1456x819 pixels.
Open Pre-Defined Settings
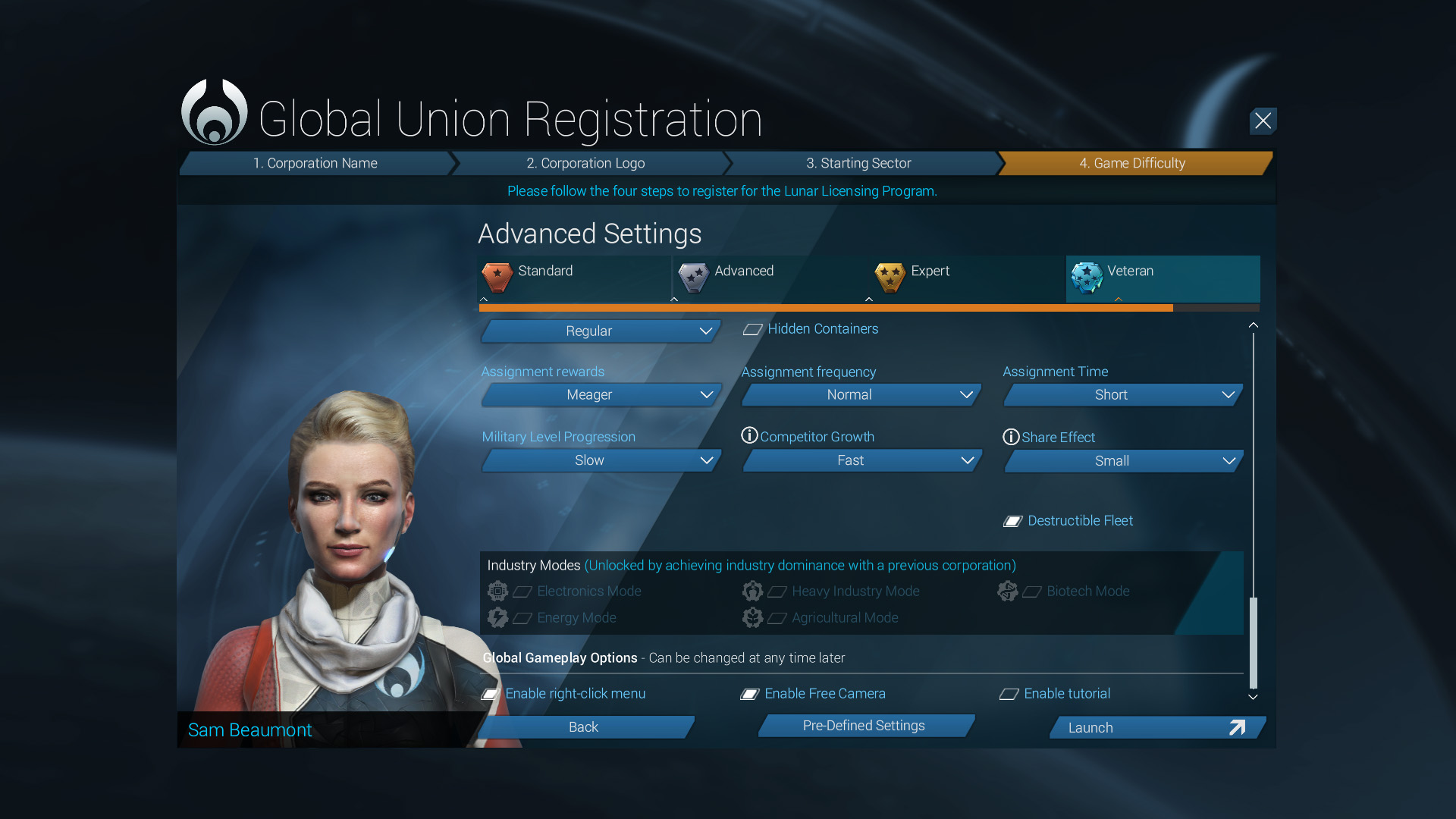[864, 726]
